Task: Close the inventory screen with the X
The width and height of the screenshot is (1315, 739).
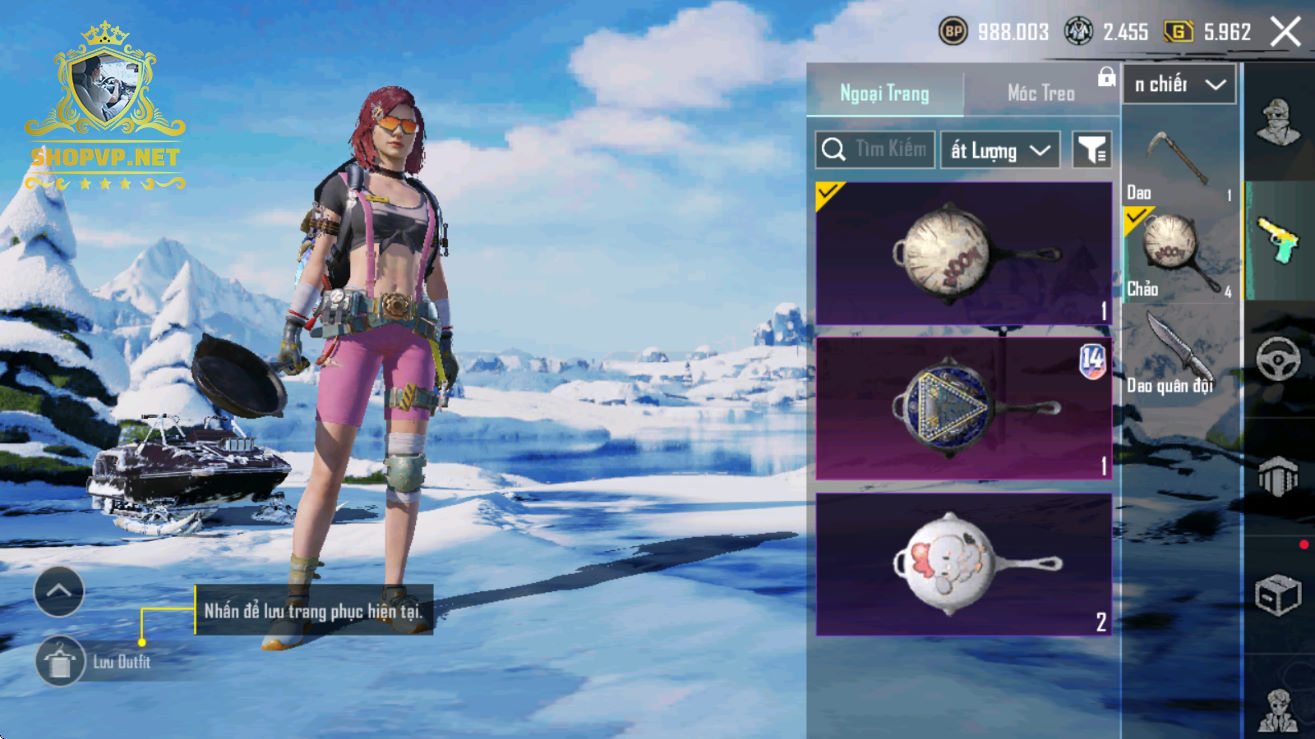Action: tap(1285, 32)
